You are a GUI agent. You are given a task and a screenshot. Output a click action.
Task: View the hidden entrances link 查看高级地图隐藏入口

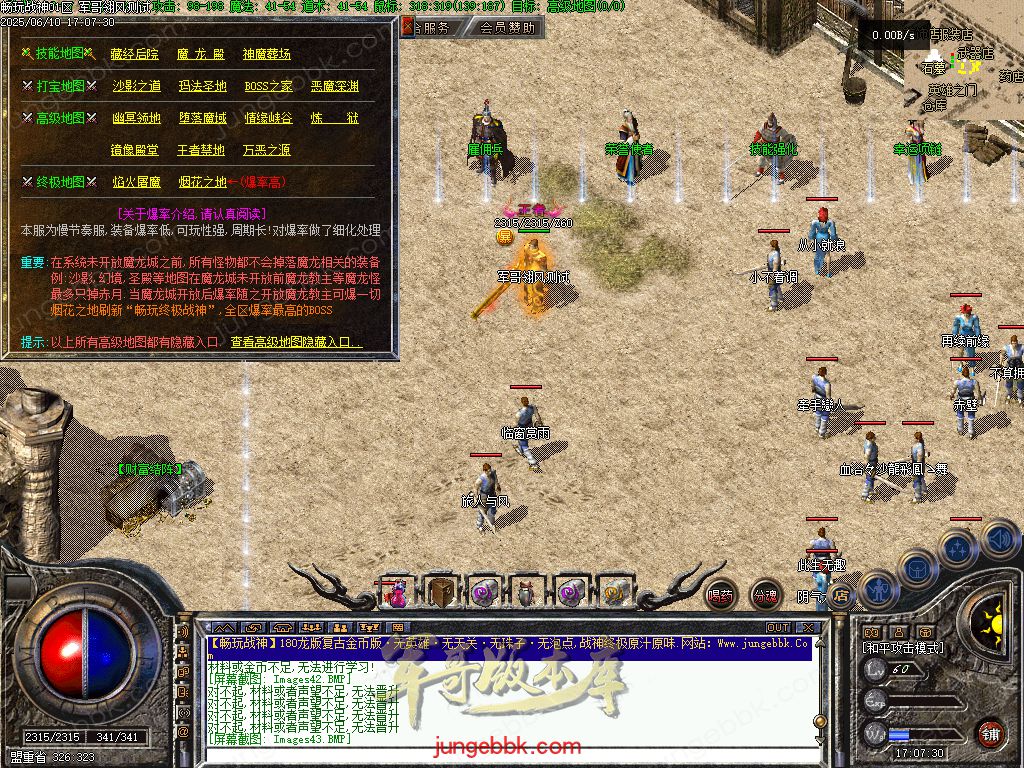(x=296, y=342)
